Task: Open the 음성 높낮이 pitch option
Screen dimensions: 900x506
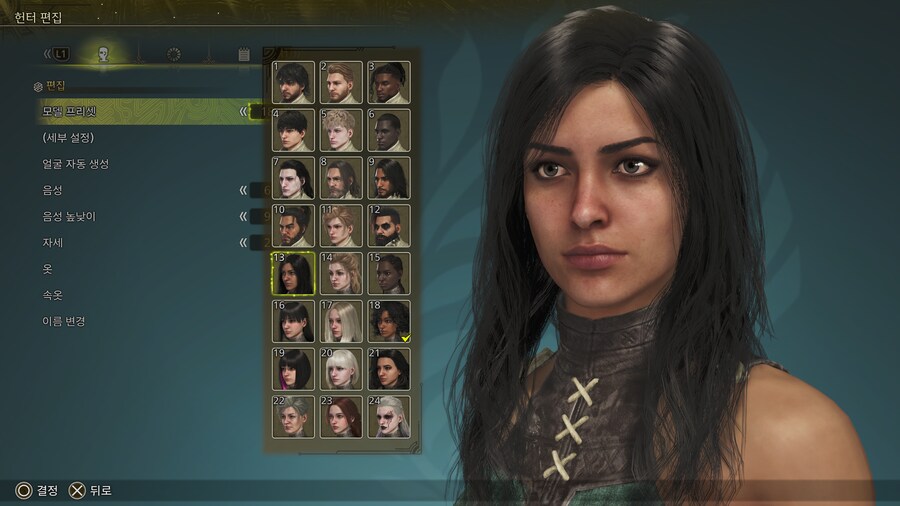Action: click(69, 216)
